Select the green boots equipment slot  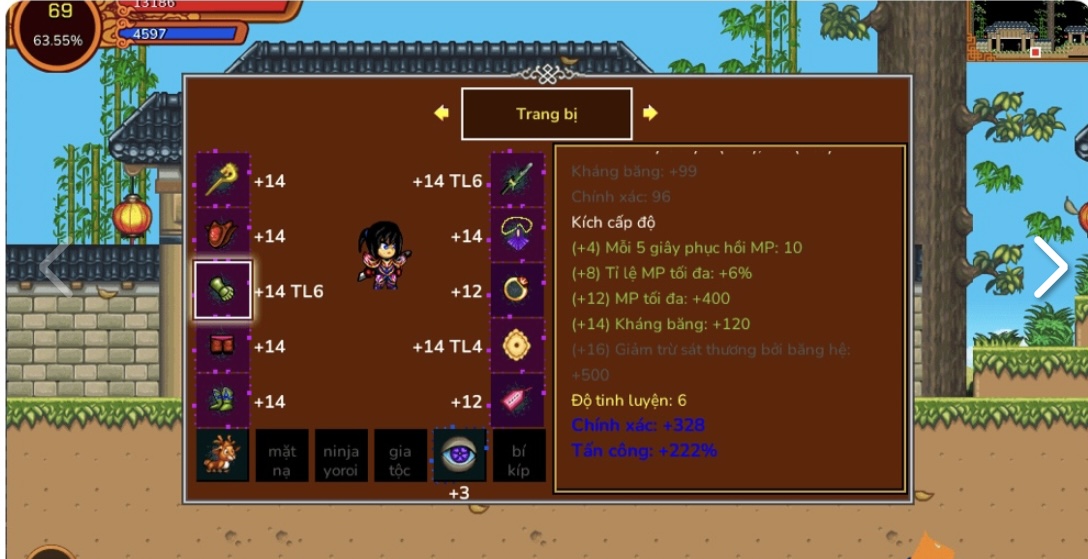tap(222, 401)
